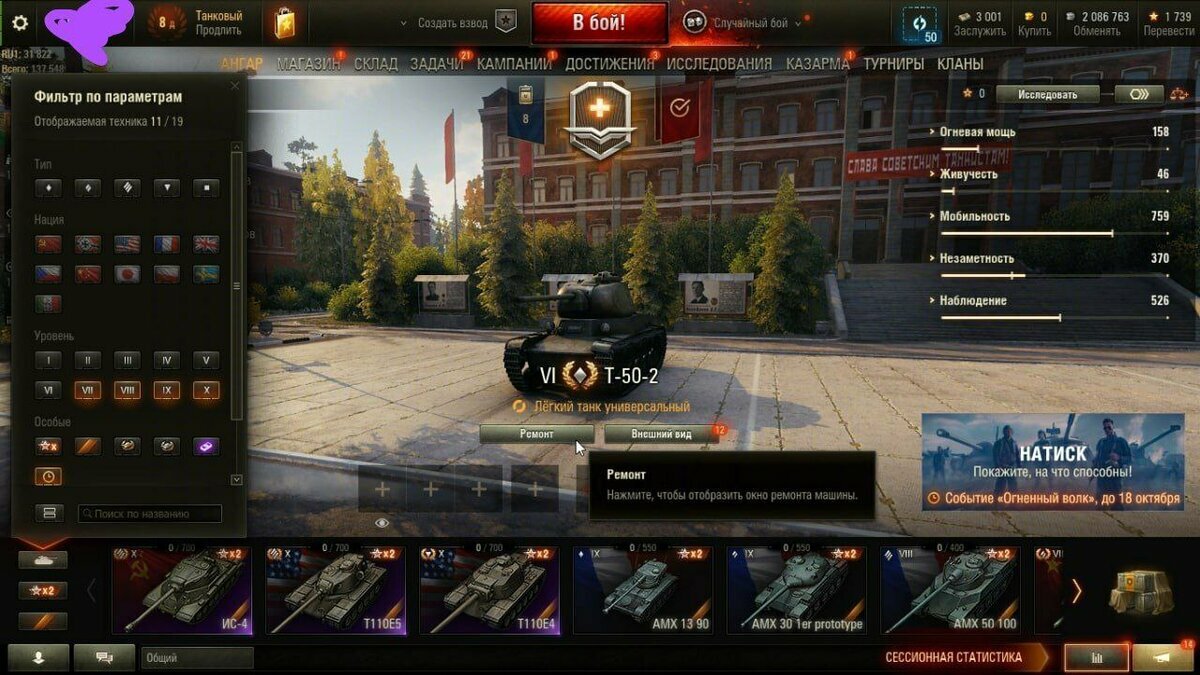The image size is (1200, 675).
Task: Select the ИС-4 tank in carousel
Action: coord(180,591)
